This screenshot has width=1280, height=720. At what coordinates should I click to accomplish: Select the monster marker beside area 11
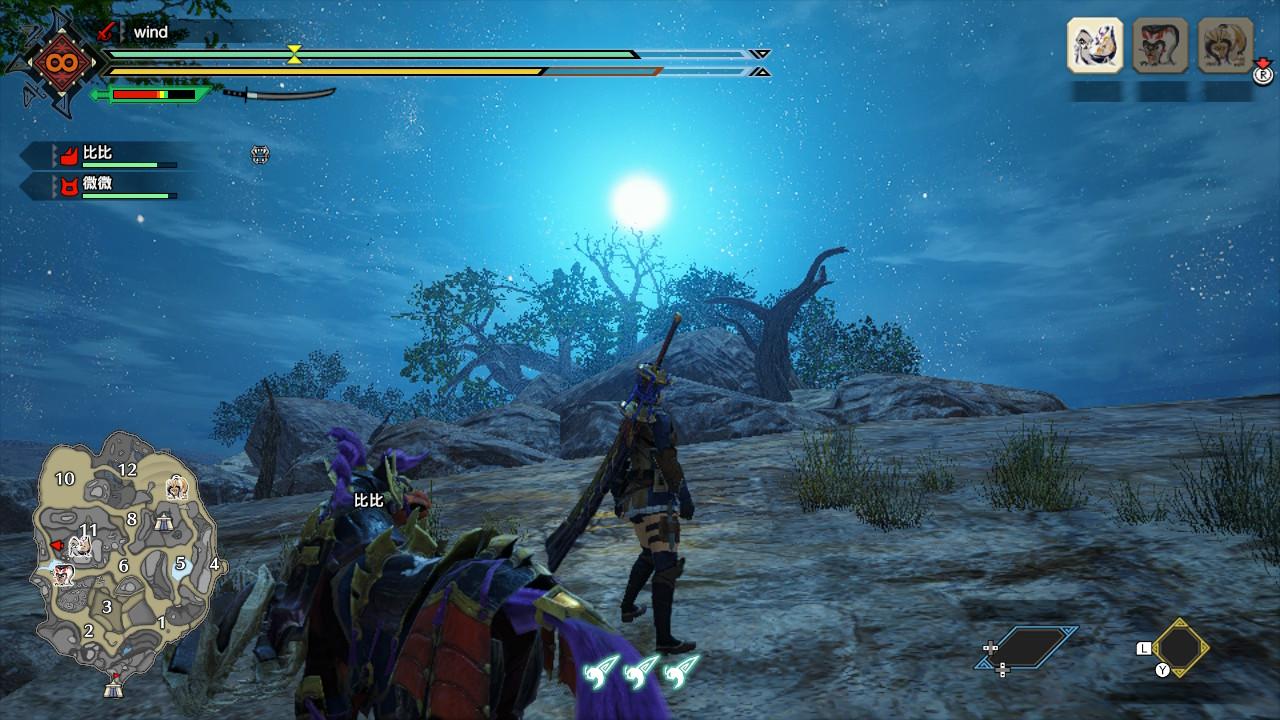pos(82,546)
